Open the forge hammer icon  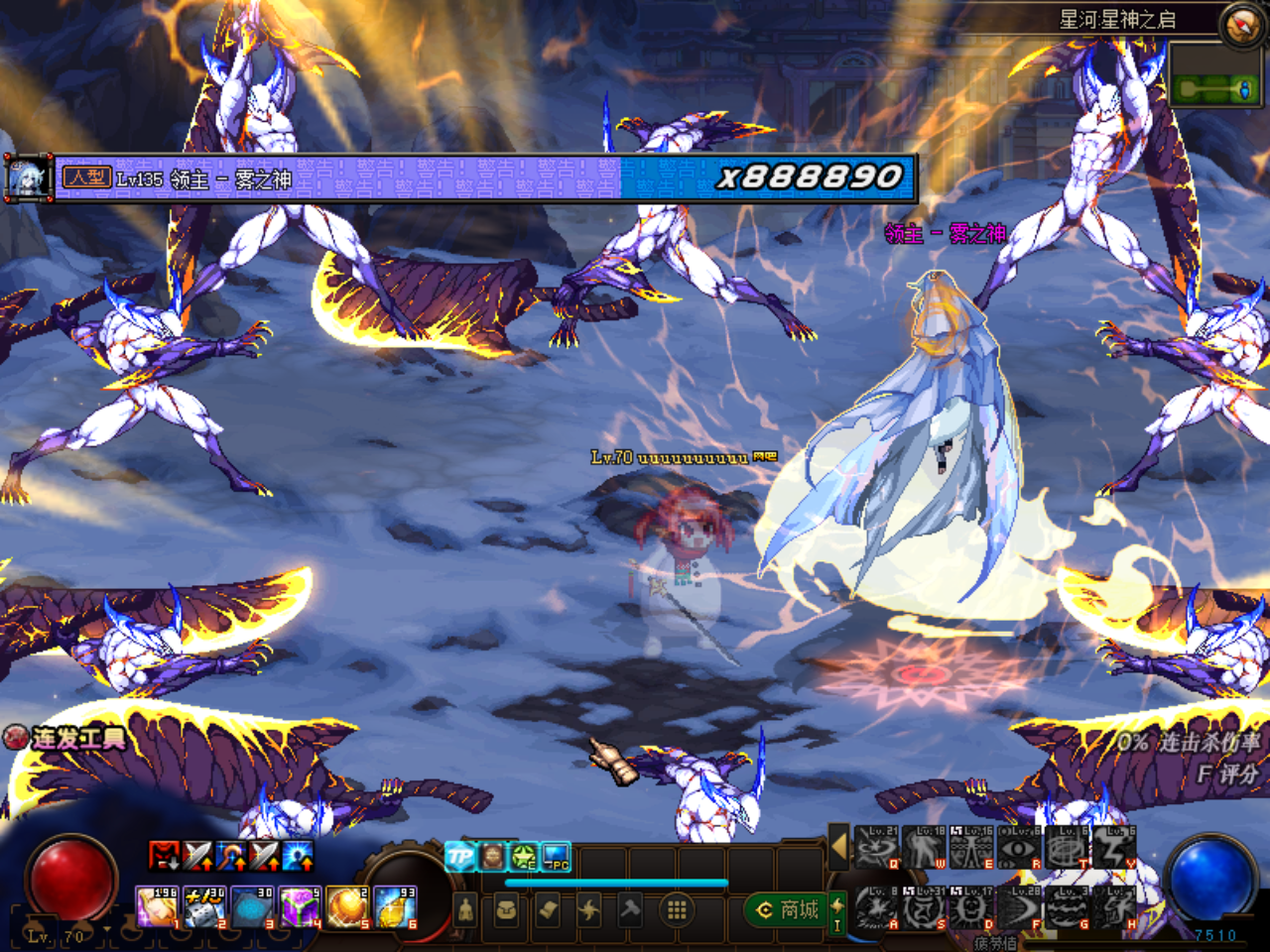click(631, 909)
